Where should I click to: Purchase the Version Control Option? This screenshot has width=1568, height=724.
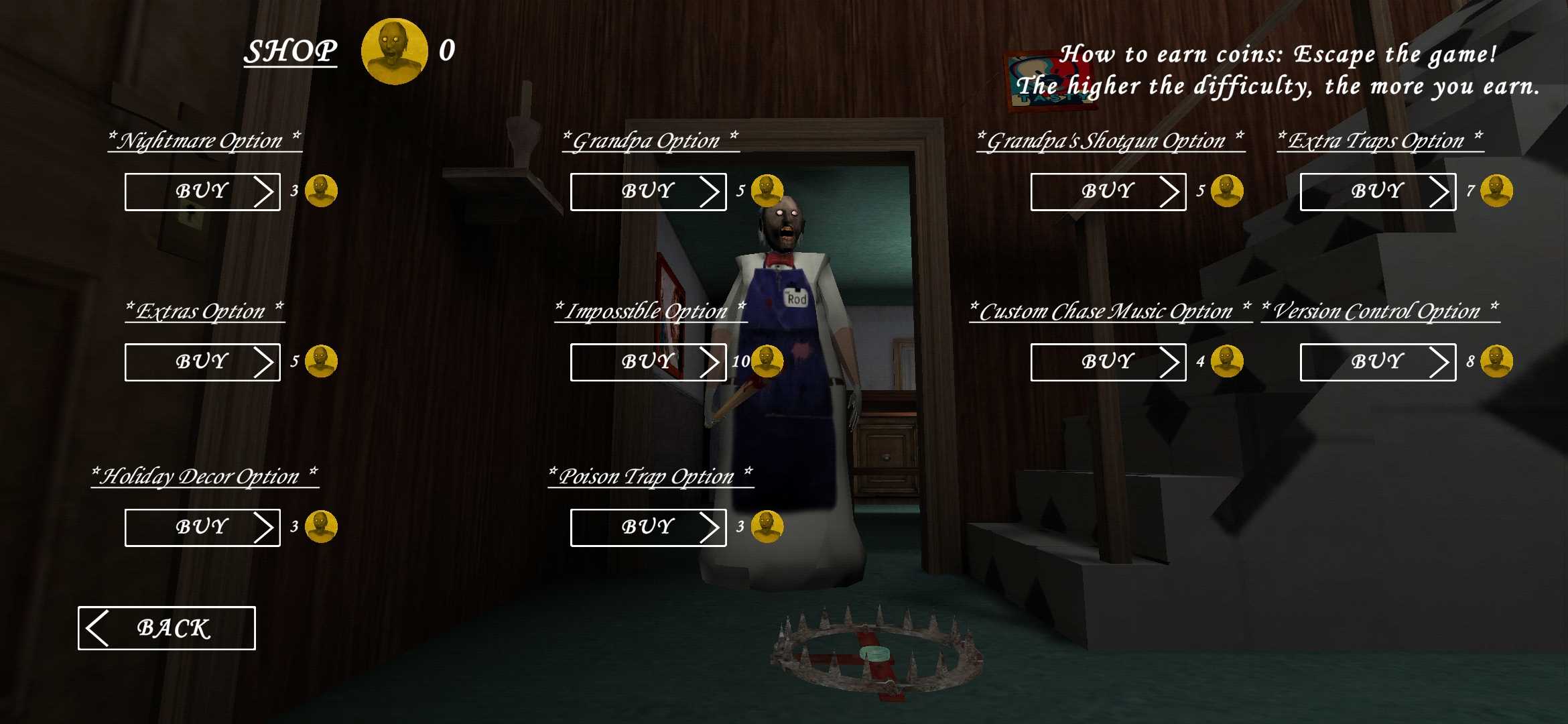1378,362
